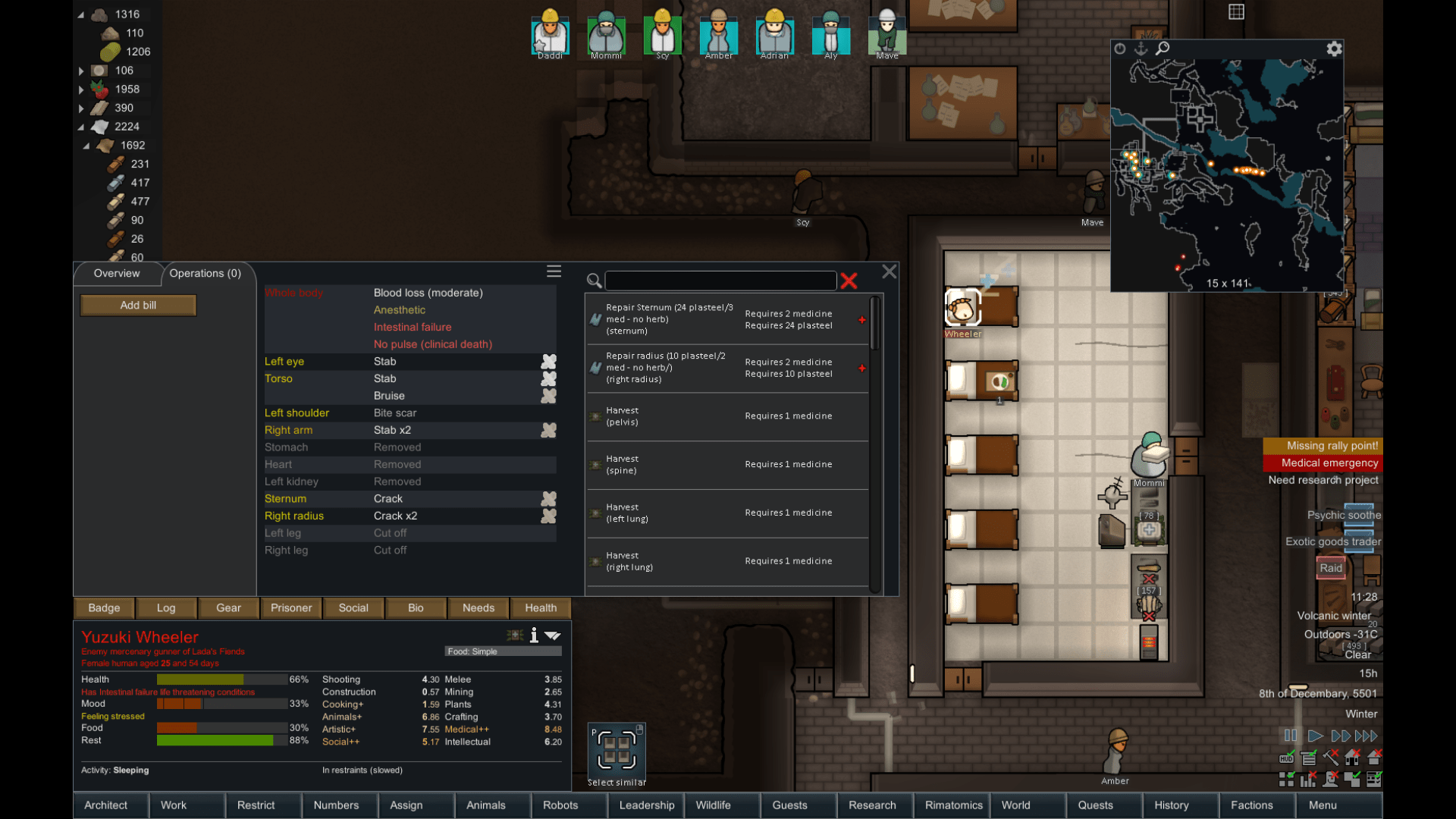Click the magnifier icon on the minimap
The height and width of the screenshot is (819, 1456).
[x=1163, y=48]
